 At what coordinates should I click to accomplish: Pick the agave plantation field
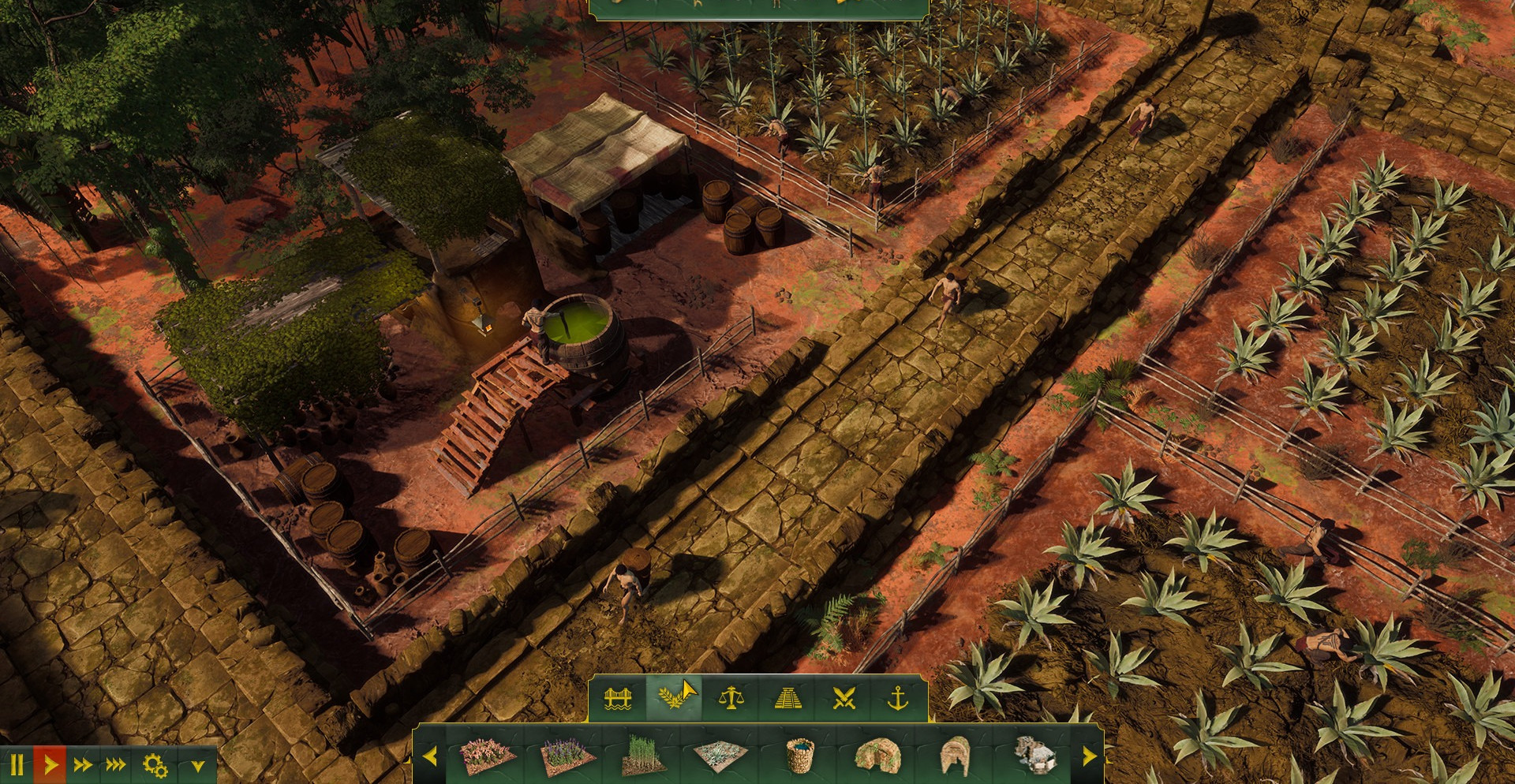pos(721,756)
